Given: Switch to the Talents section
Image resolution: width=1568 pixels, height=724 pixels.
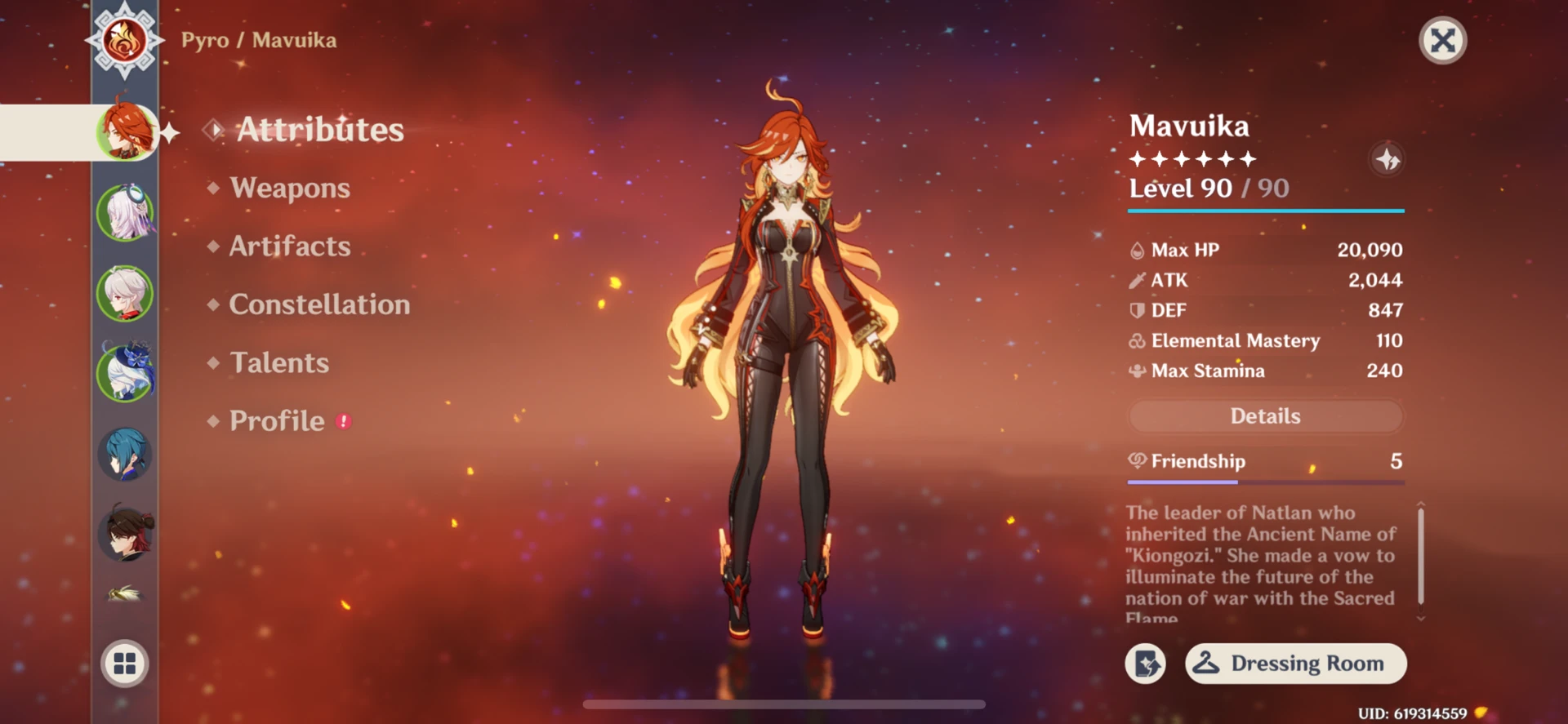Looking at the screenshot, I should click(279, 362).
